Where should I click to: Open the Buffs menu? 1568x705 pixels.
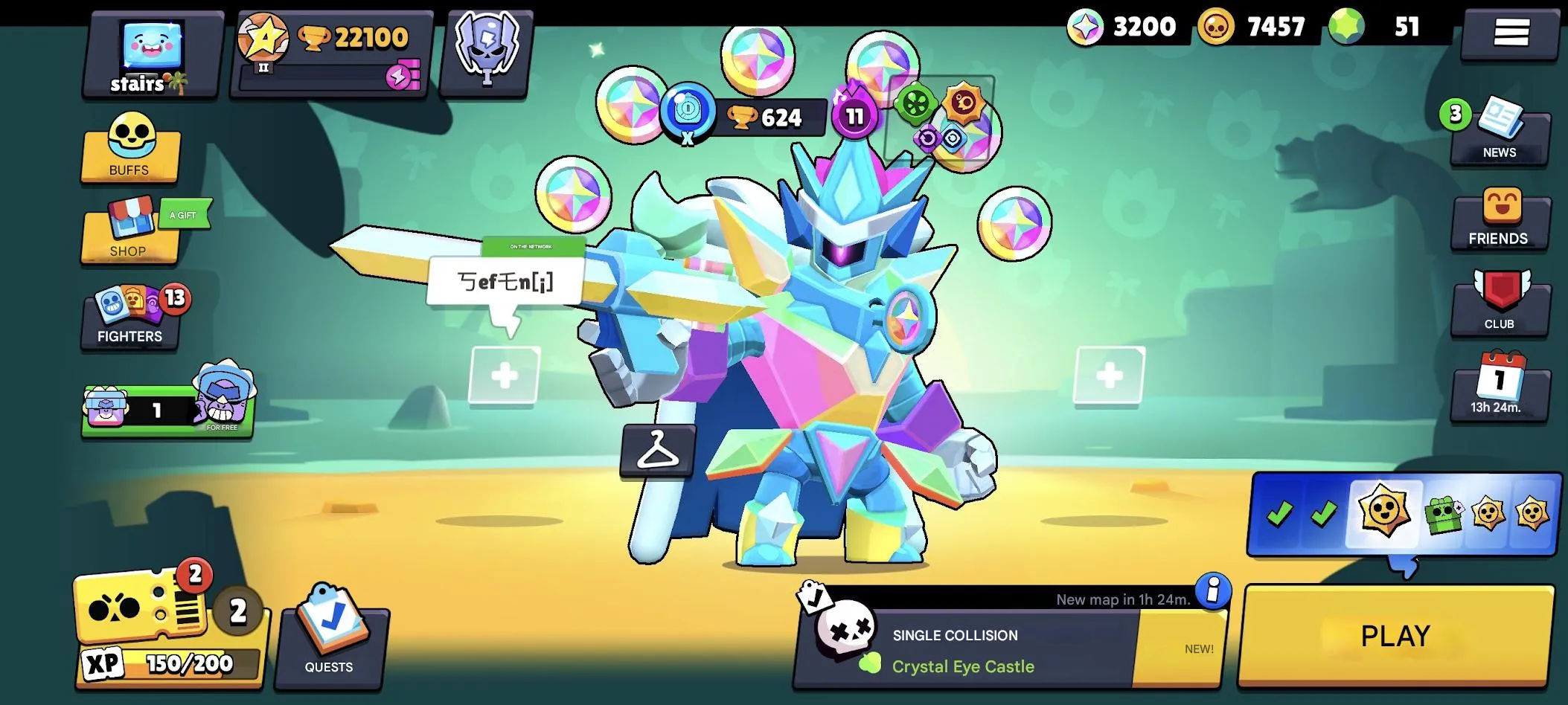[x=130, y=152]
